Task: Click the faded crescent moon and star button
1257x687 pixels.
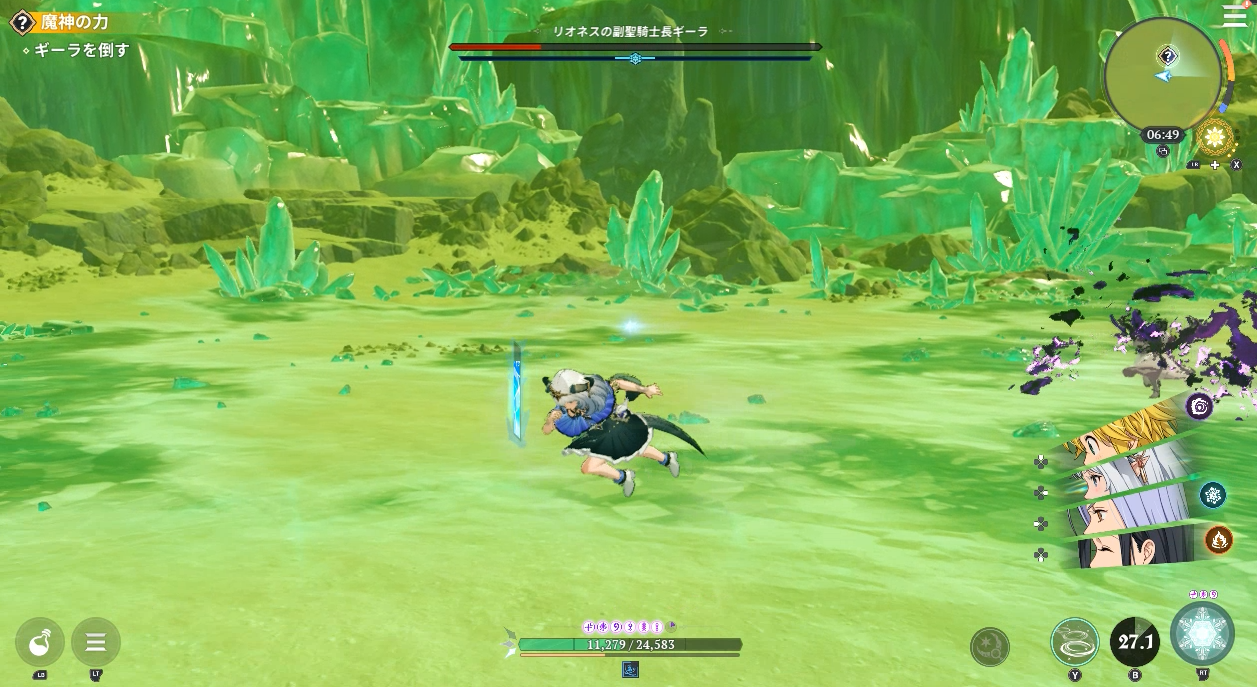Action: (990, 647)
